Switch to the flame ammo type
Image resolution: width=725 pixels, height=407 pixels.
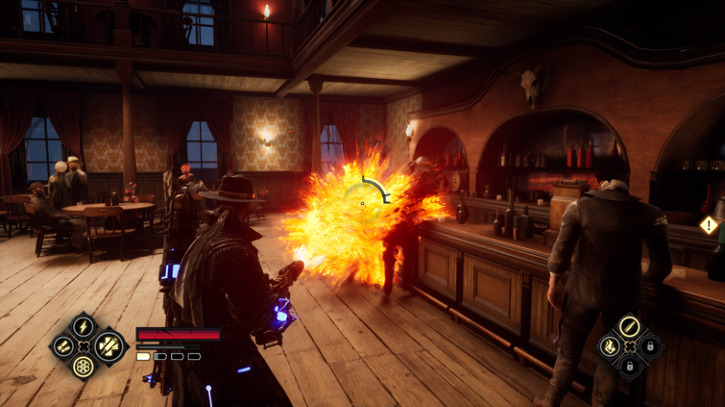[x=608, y=346]
